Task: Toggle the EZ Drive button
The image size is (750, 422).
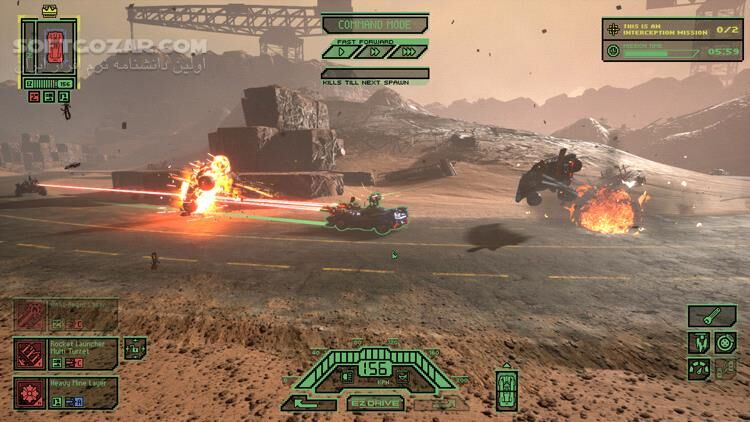Action: tap(376, 403)
